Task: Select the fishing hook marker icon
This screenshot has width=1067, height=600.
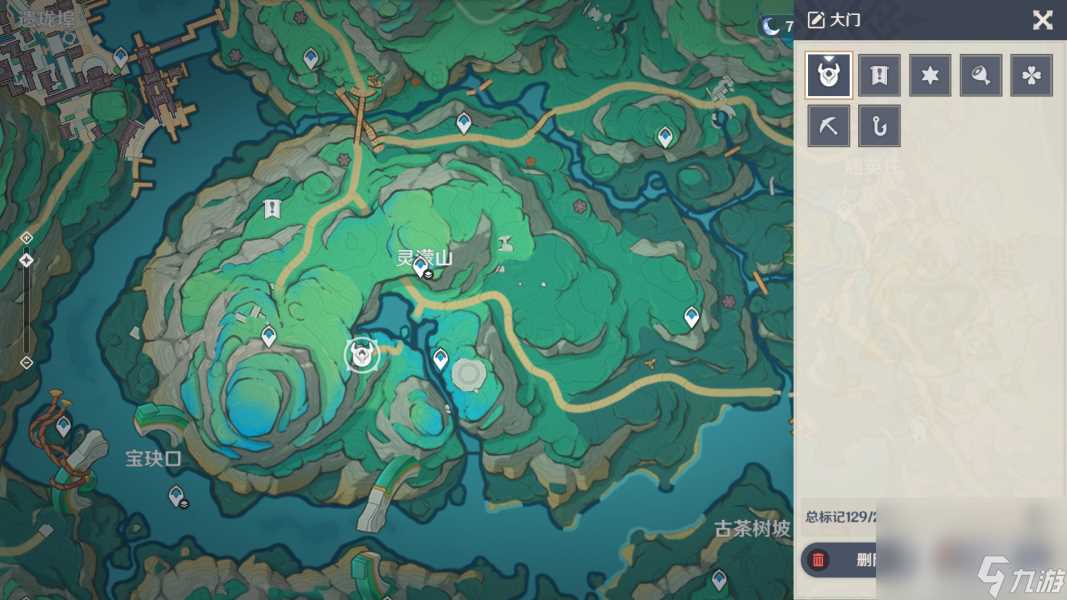Action: pyautogui.click(x=879, y=126)
